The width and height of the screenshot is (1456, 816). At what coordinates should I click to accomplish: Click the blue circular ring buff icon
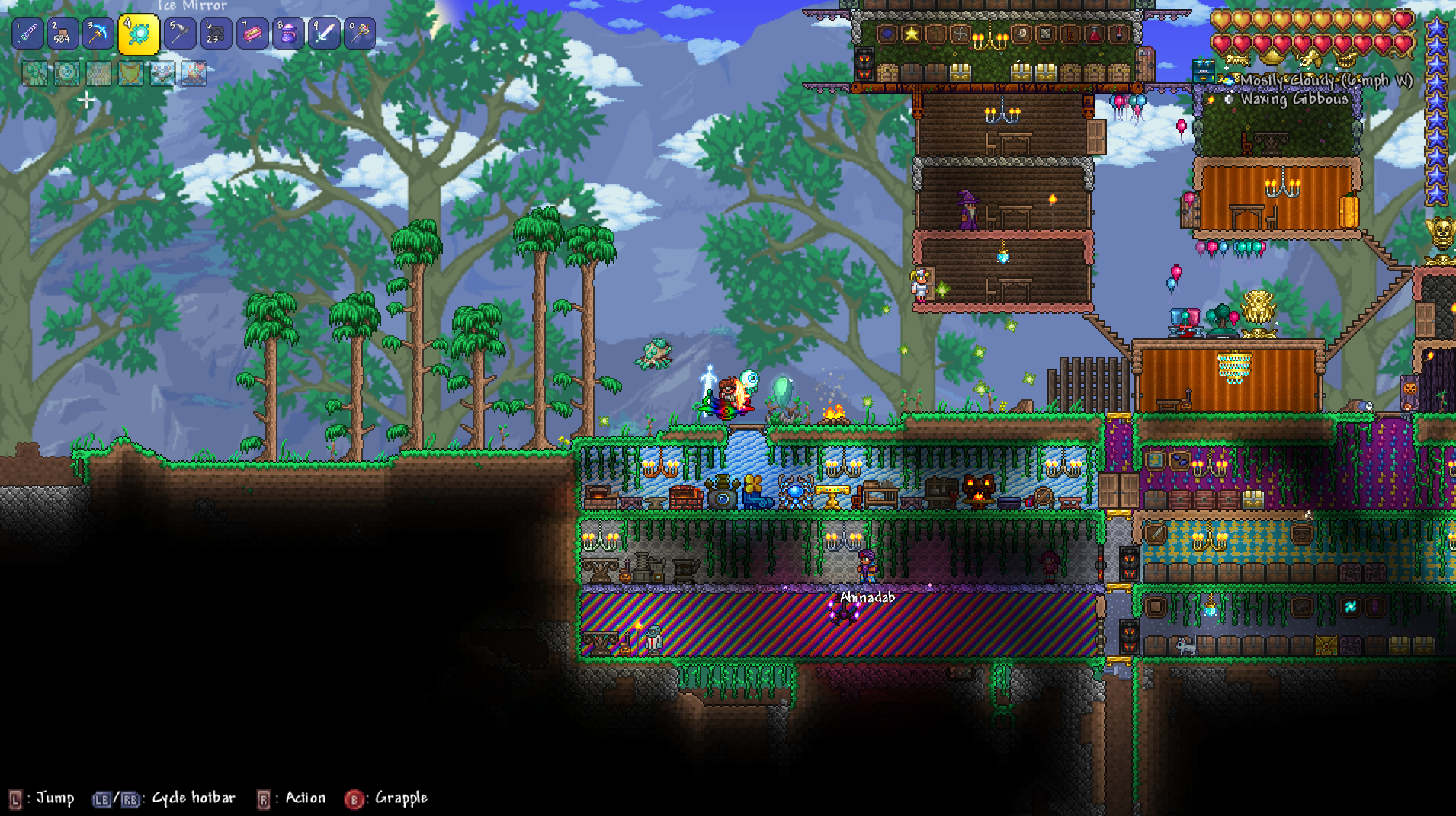pyautogui.click(x=66, y=73)
